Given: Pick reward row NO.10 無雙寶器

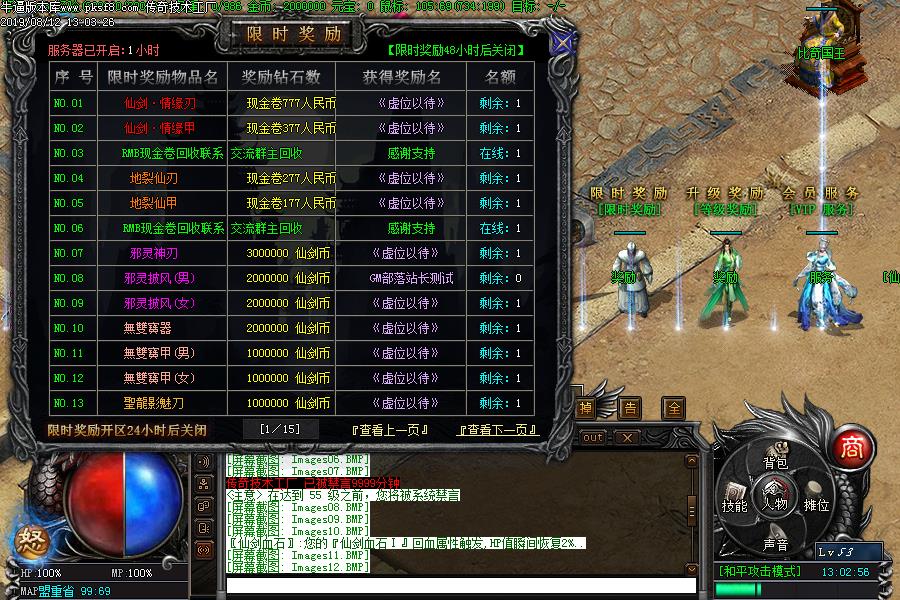Looking at the screenshot, I should coord(147,328).
